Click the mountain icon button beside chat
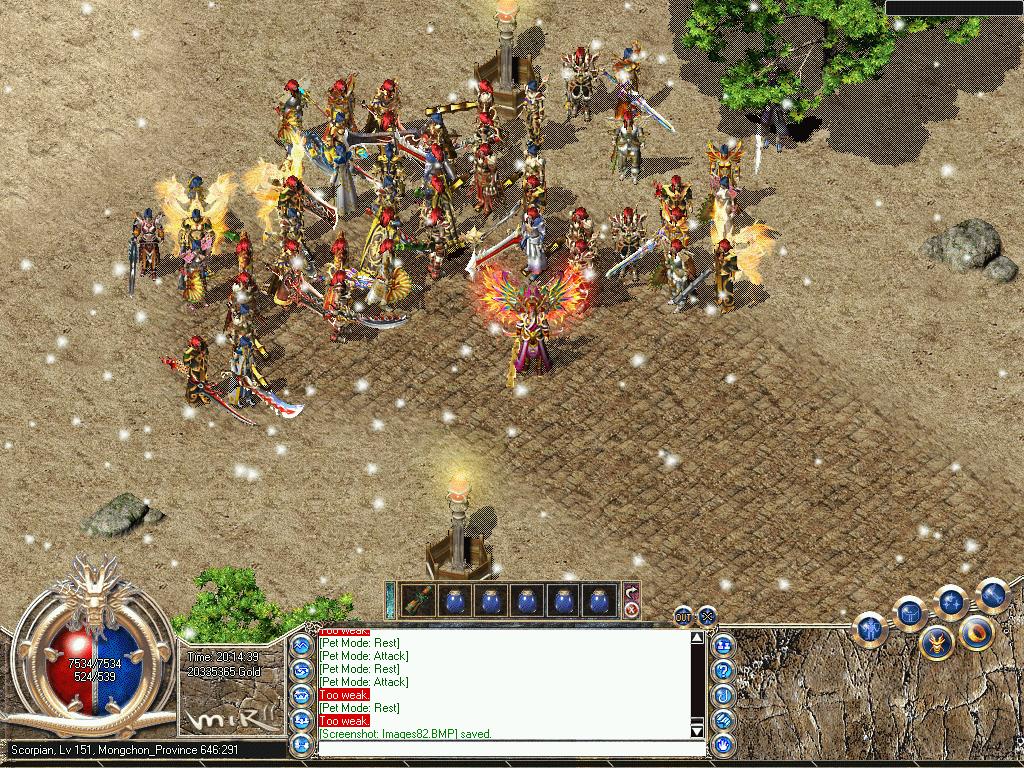This screenshot has width=1024, height=768. pyautogui.click(x=301, y=645)
